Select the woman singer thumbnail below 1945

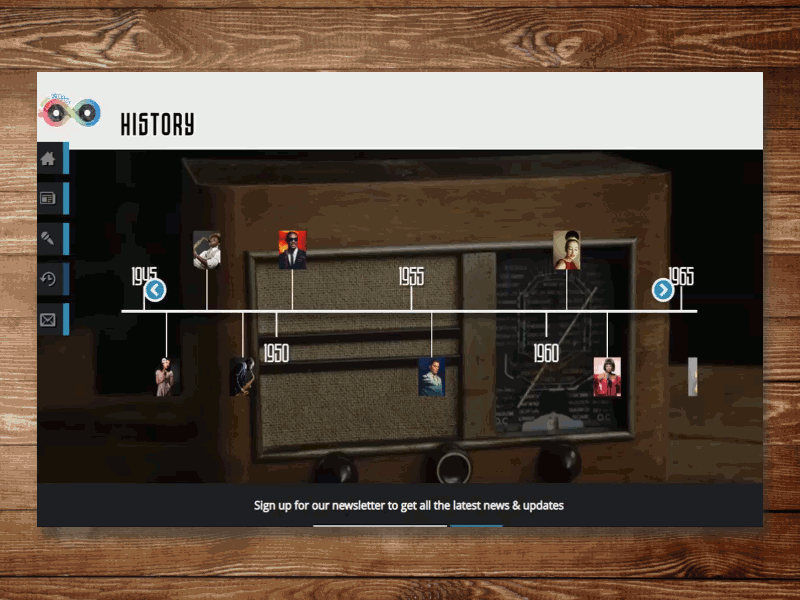166,377
